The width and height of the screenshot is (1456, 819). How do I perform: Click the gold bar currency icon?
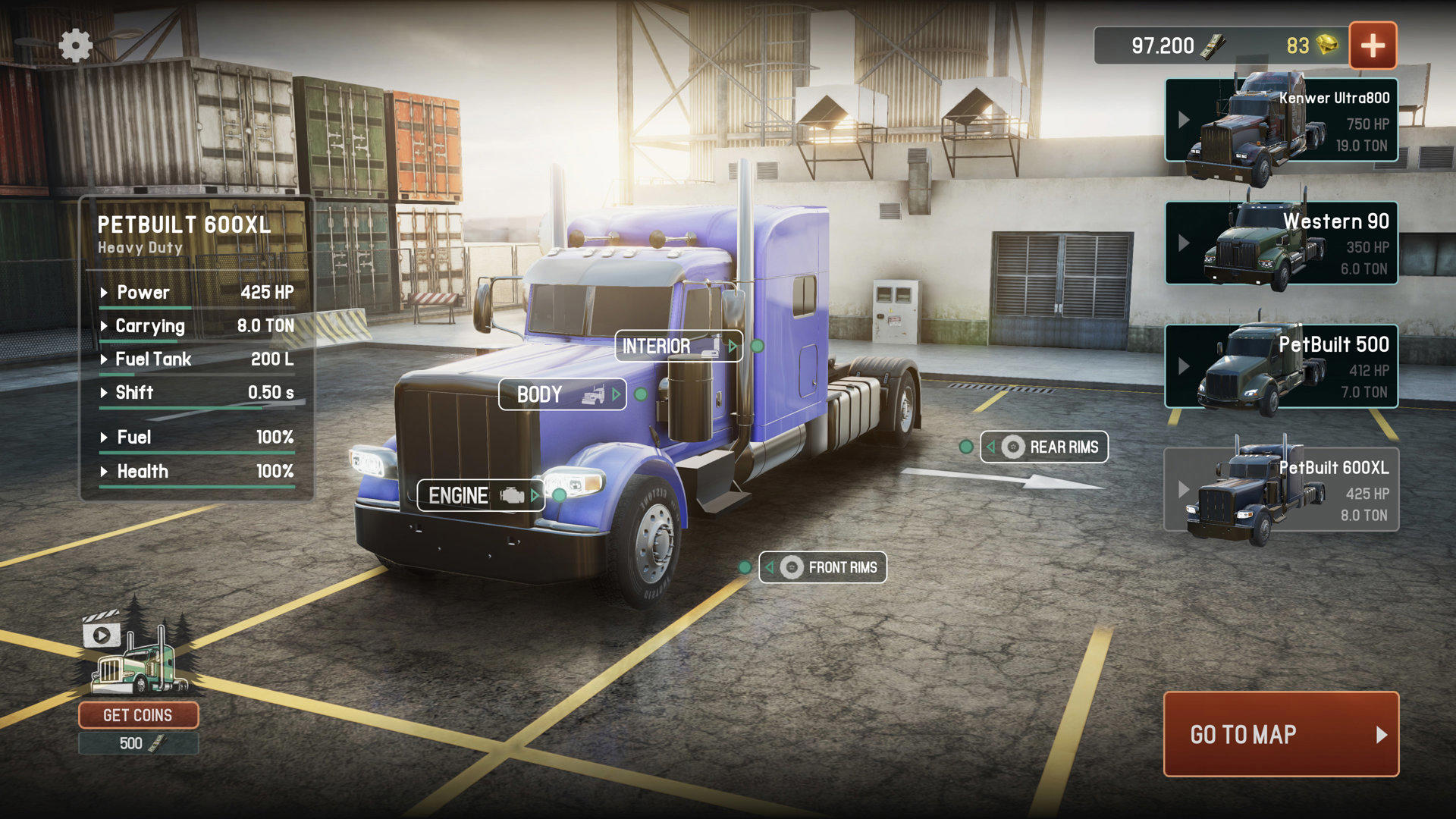click(1327, 45)
